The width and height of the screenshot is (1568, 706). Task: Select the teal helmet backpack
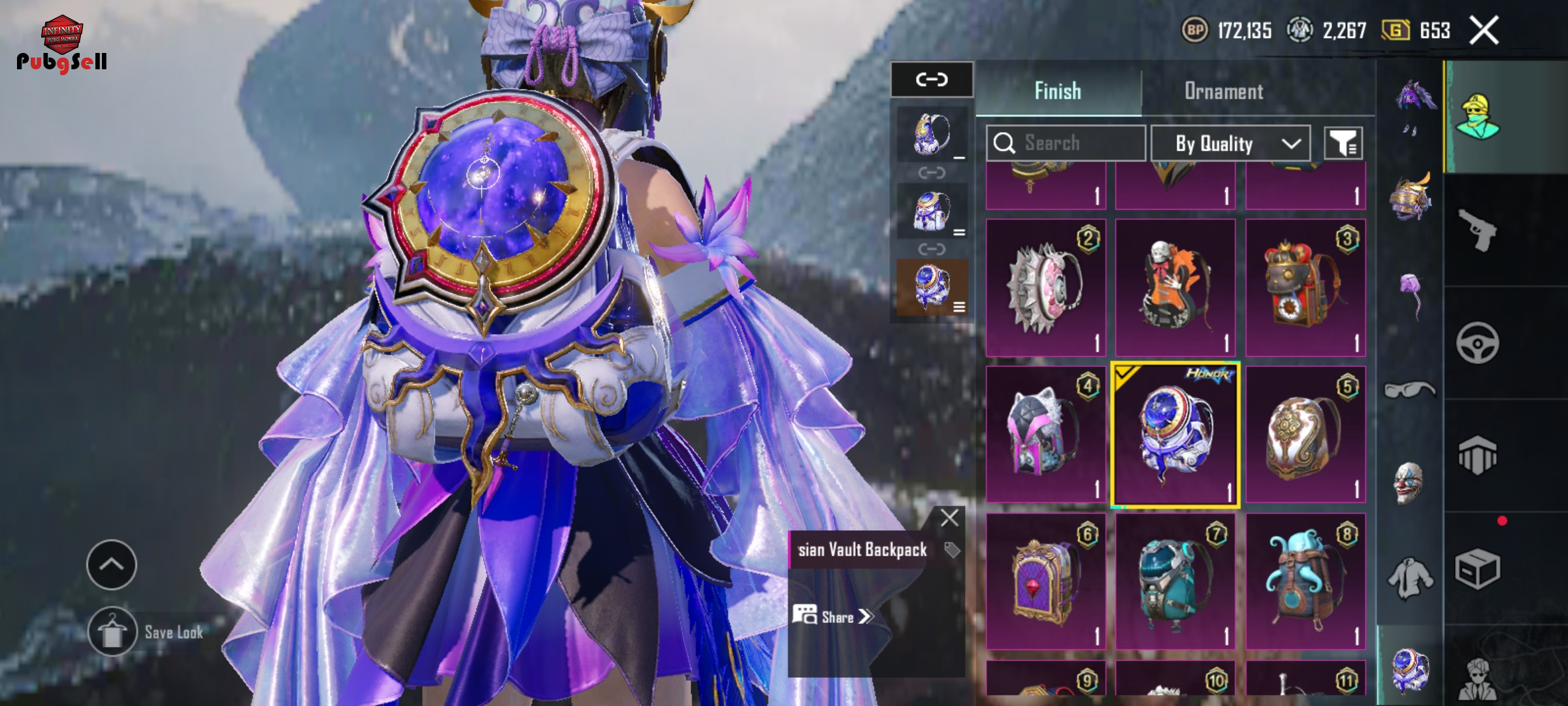pos(1175,582)
